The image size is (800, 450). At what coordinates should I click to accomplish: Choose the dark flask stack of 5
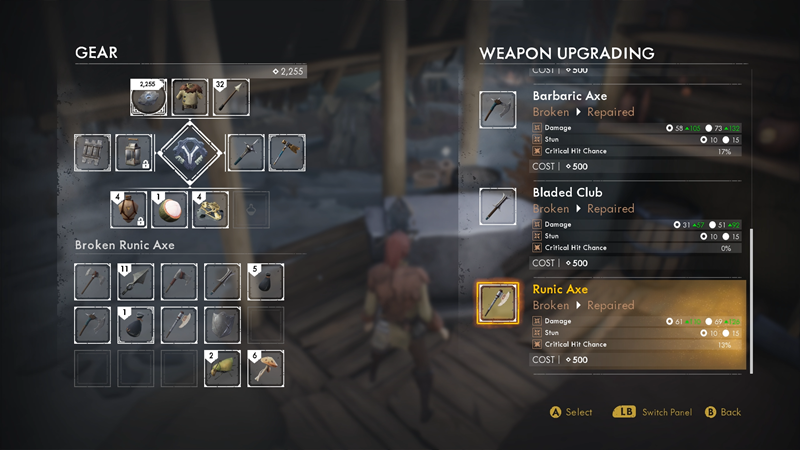click(265, 283)
